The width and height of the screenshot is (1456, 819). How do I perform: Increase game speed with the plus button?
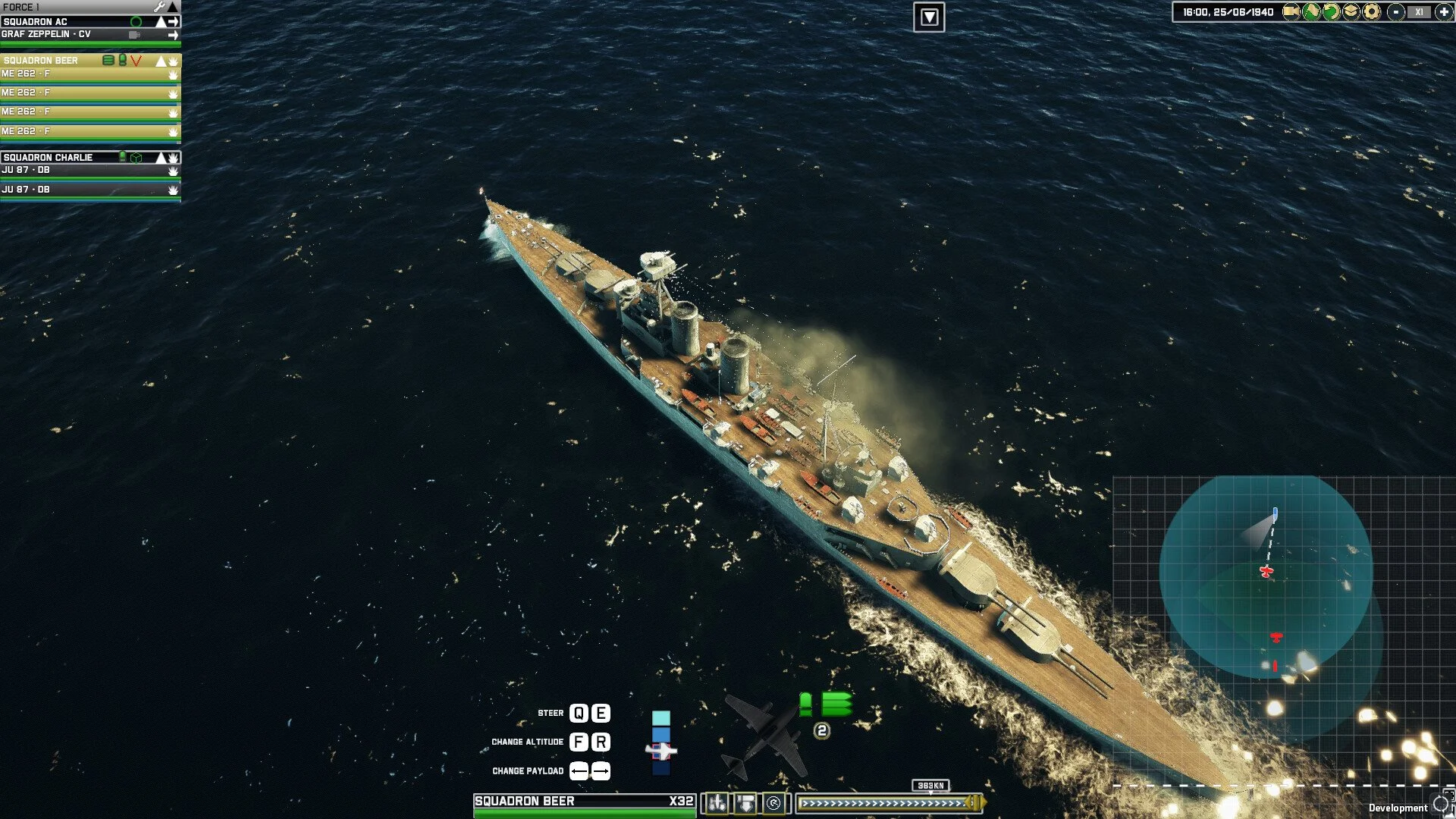tap(1444, 11)
